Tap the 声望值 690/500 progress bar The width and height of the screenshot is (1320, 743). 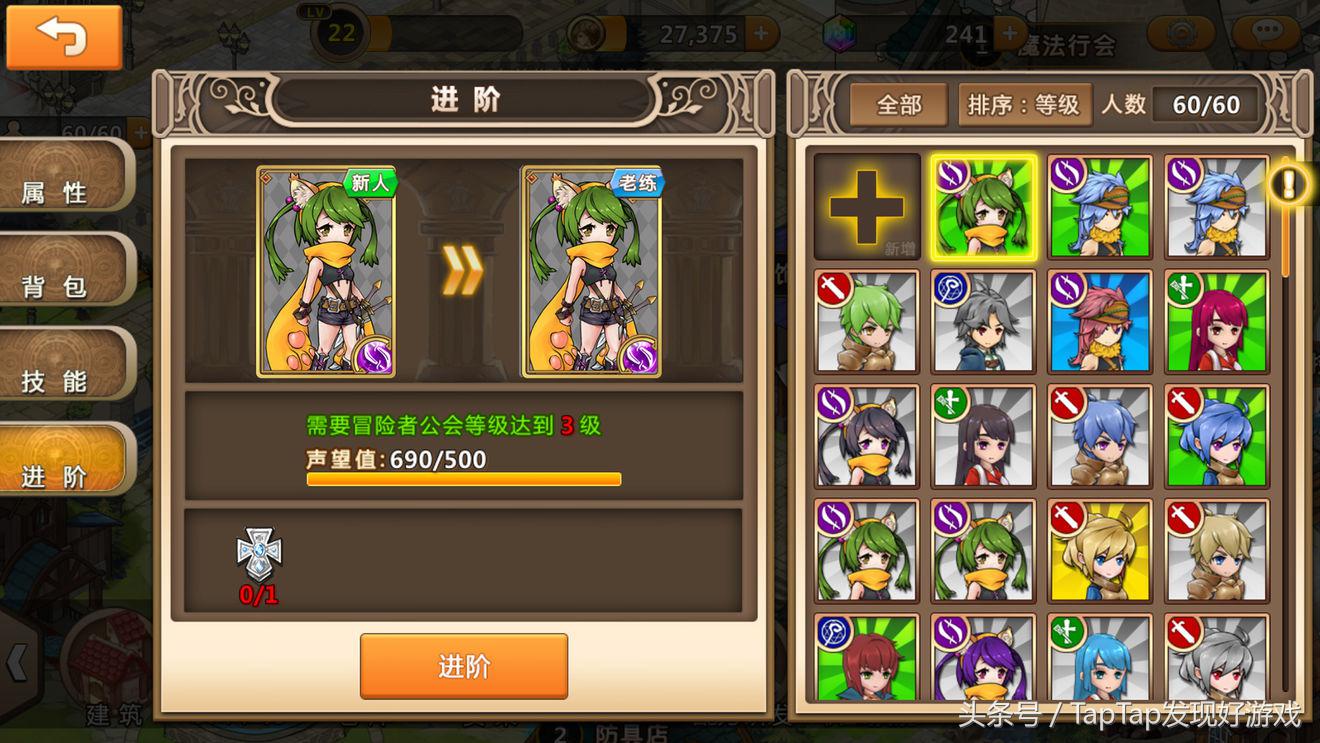[x=463, y=479]
